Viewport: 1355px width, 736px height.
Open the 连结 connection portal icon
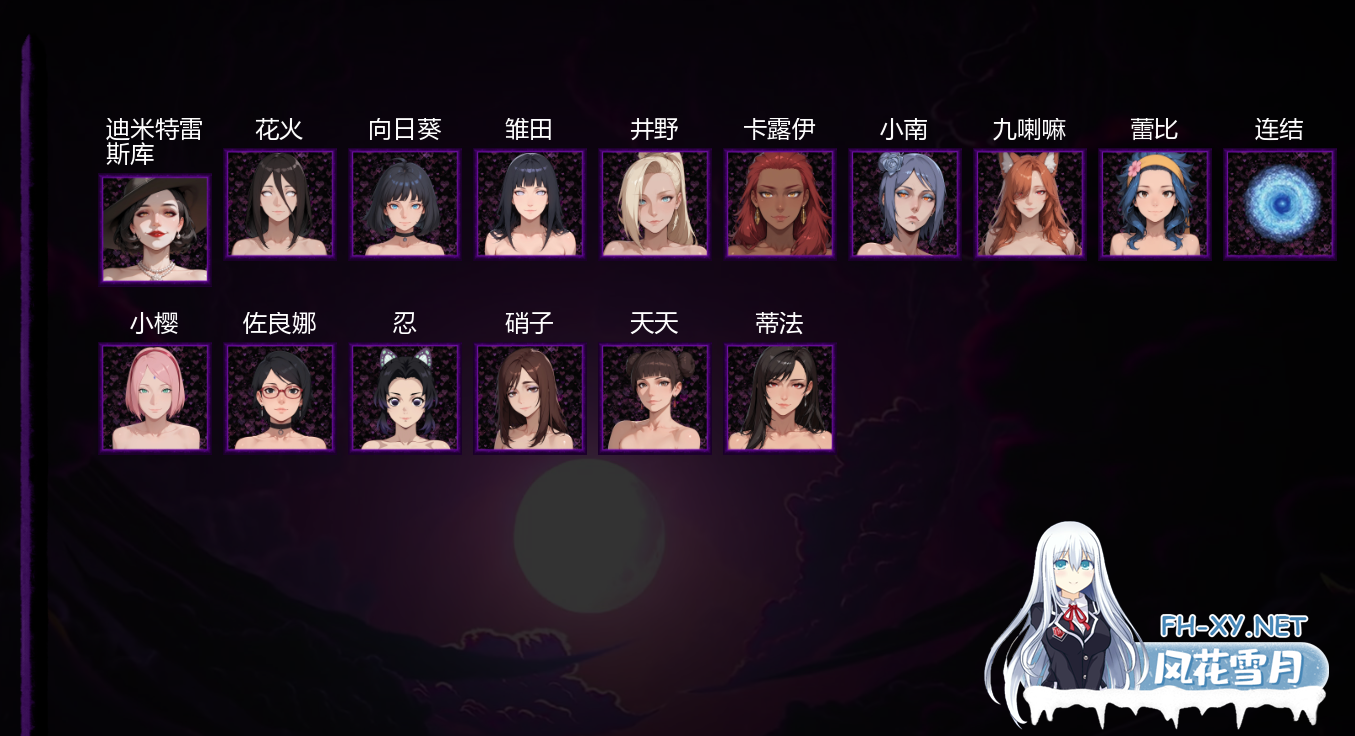pos(1280,204)
